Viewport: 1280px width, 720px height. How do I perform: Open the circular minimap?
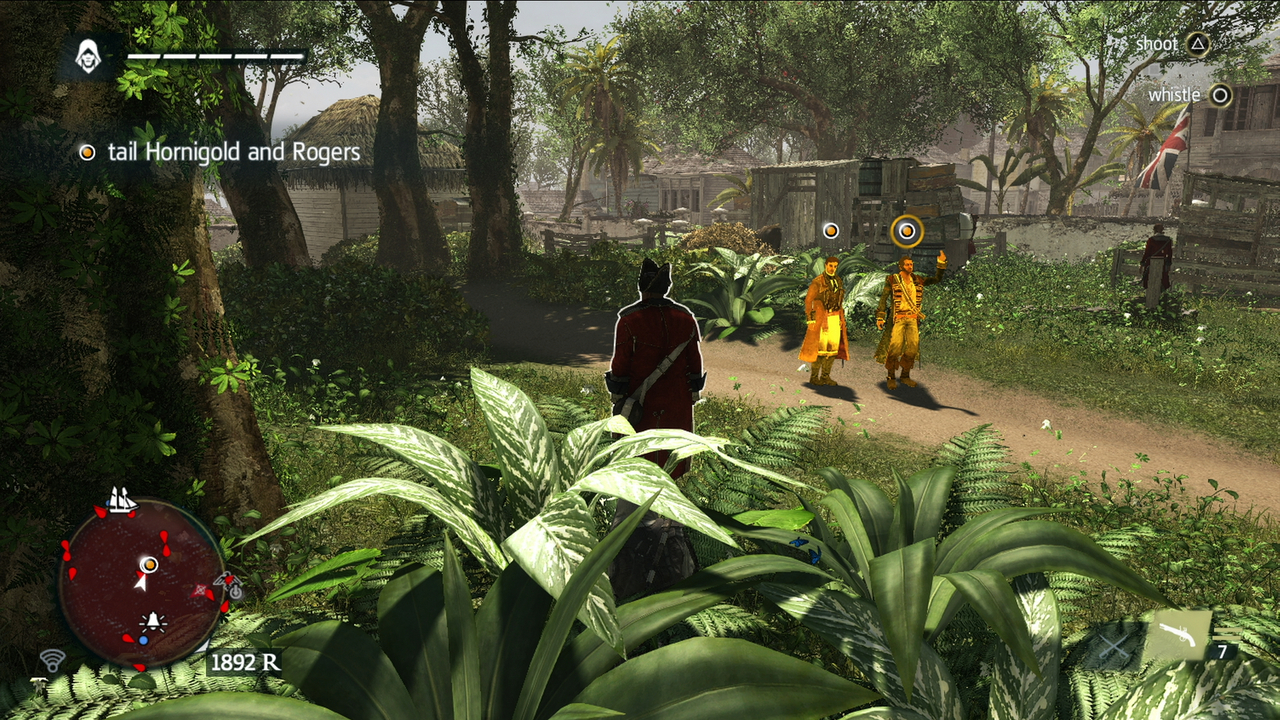[141, 583]
